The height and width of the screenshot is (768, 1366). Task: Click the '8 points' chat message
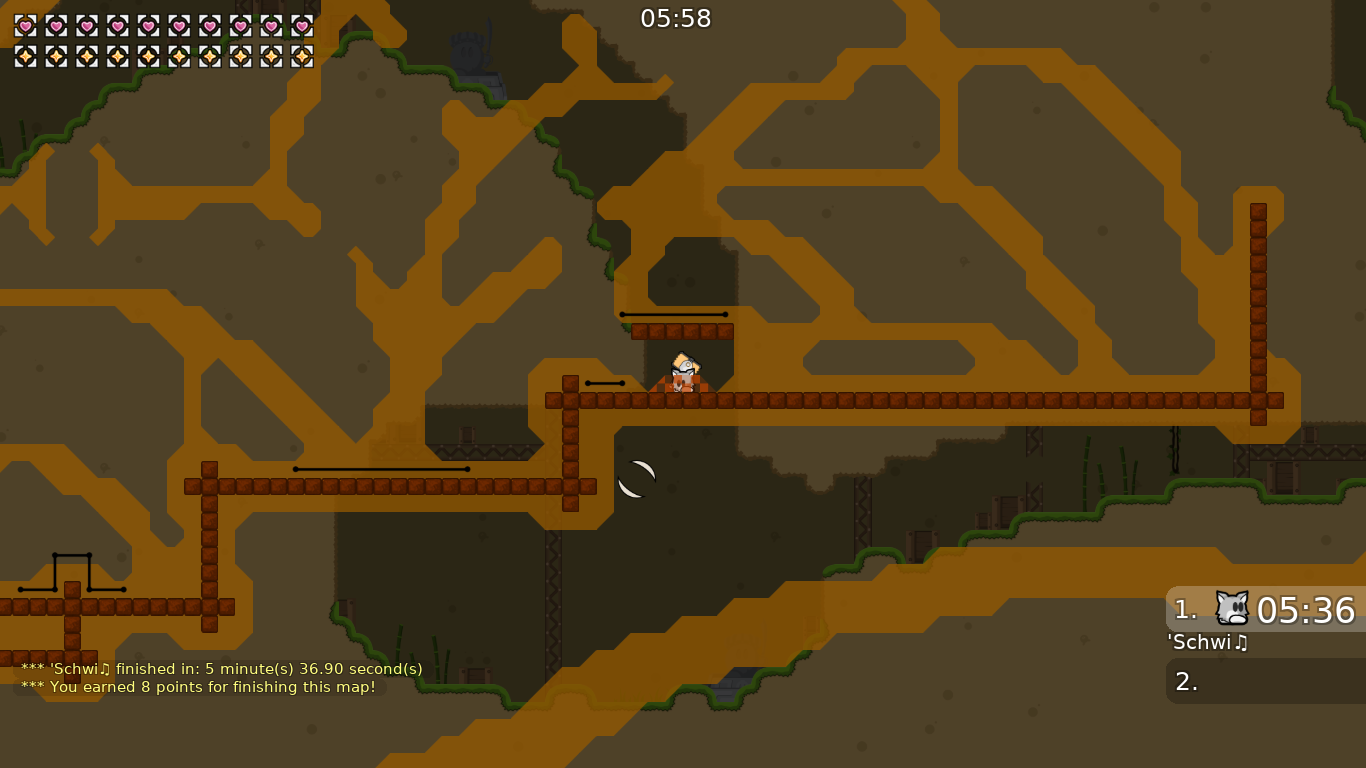coord(199,687)
